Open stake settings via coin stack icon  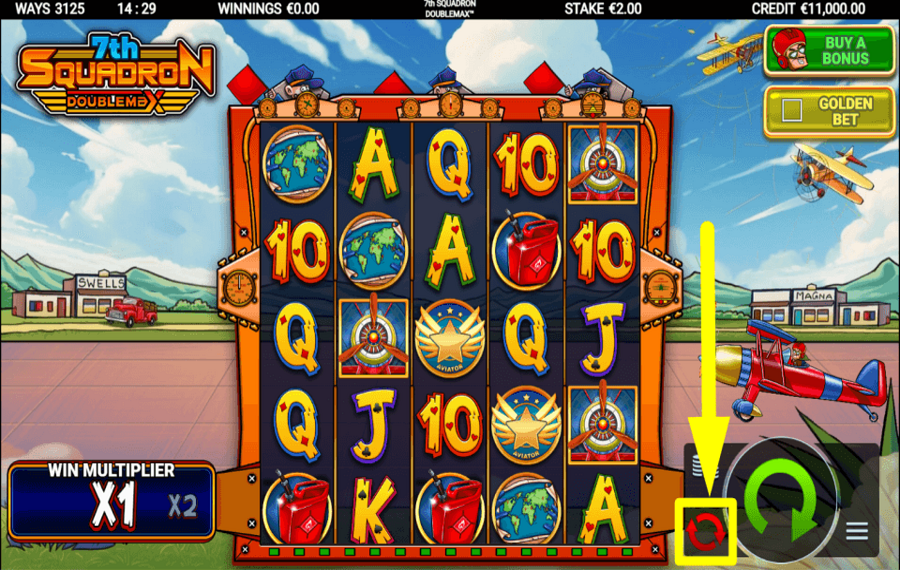[x=703, y=466]
